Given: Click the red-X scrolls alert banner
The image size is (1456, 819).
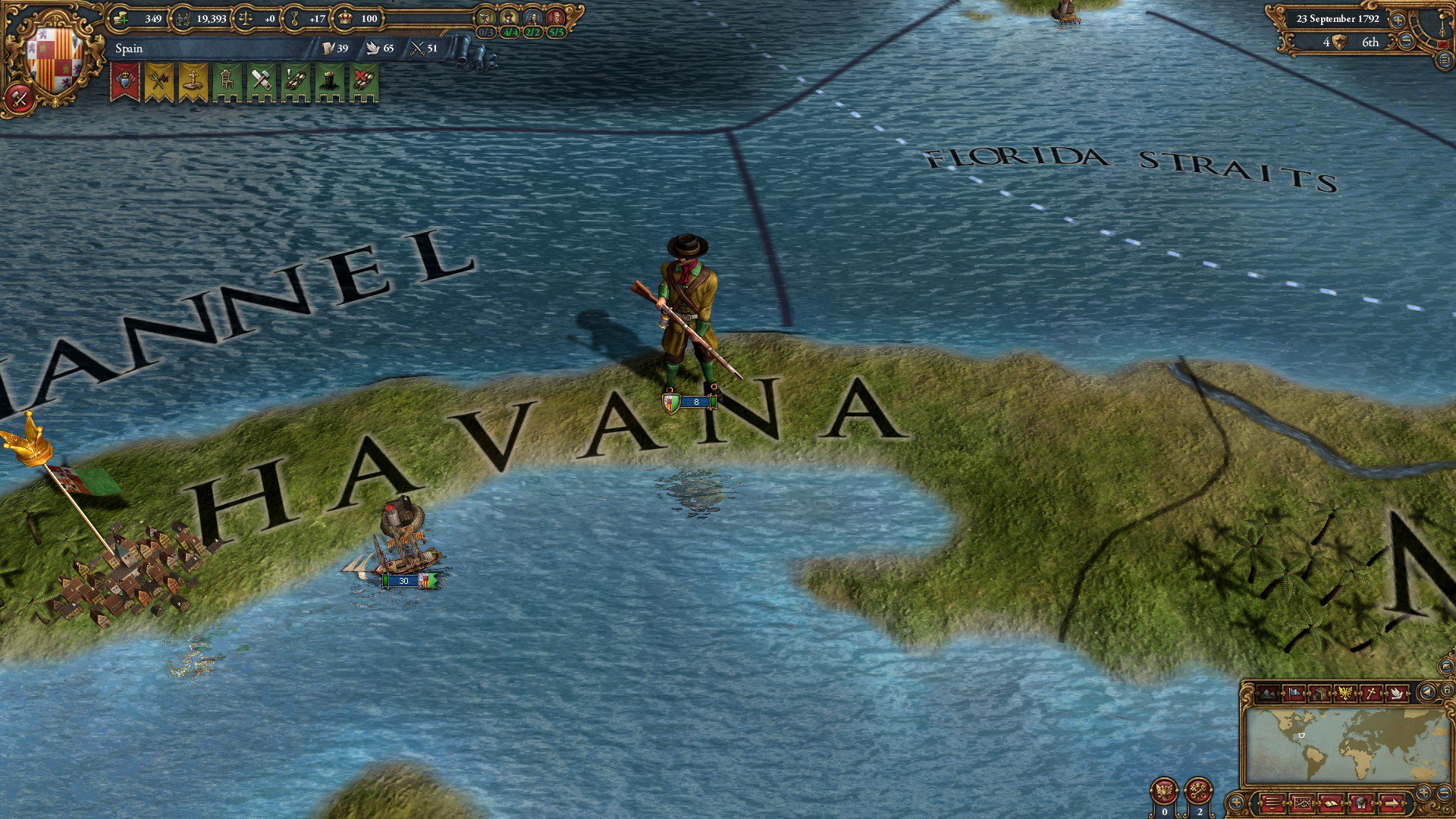Looking at the screenshot, I should (x=364, y=82).
